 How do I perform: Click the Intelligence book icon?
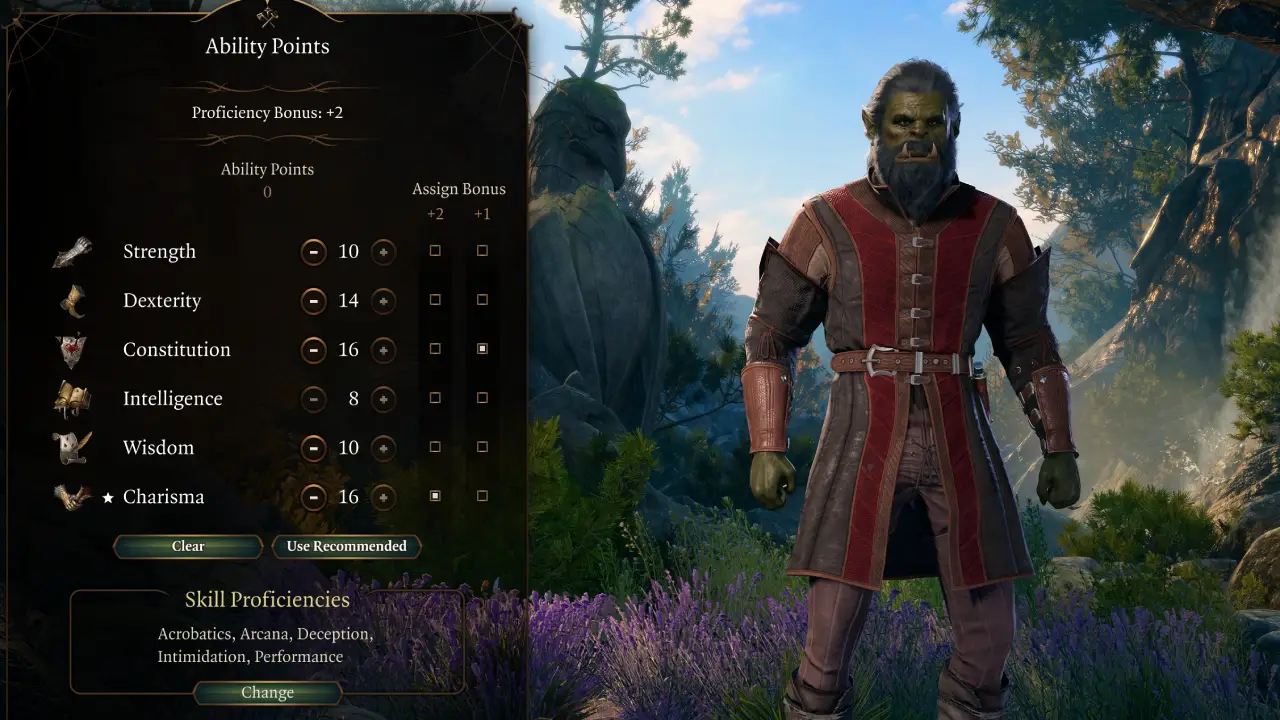(73, 399)
